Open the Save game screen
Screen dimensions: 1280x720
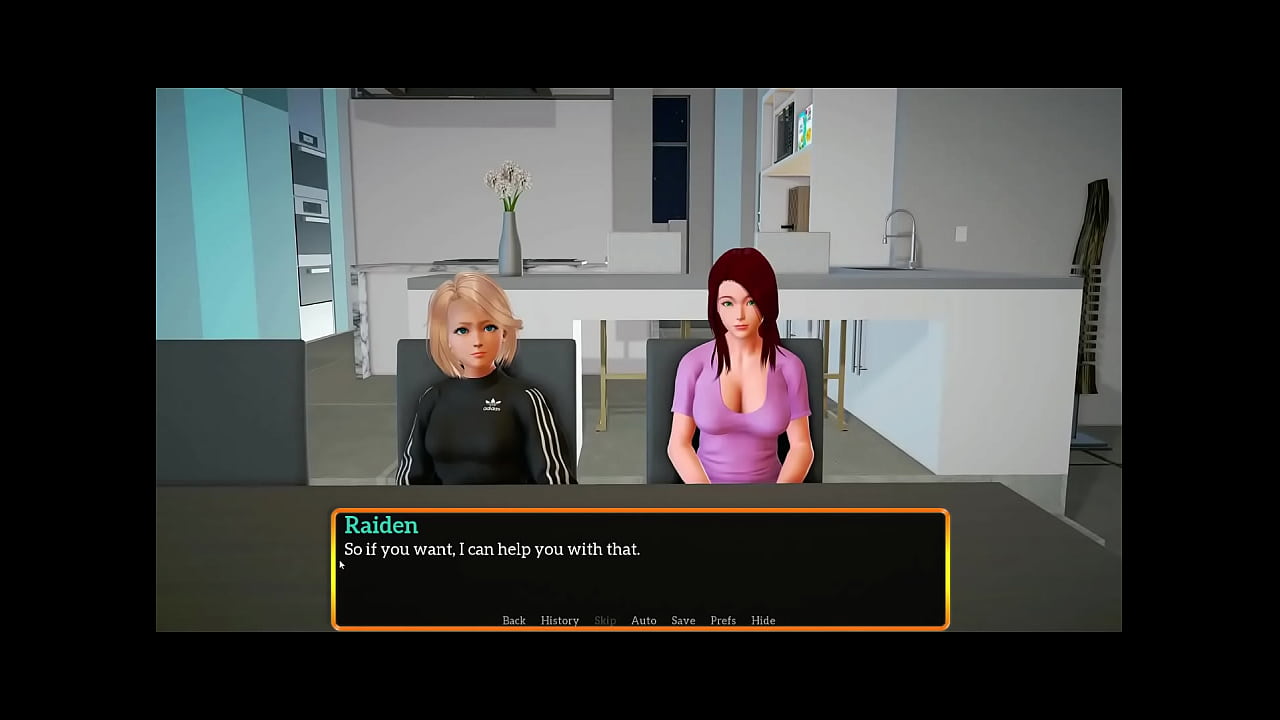(683, 621)
